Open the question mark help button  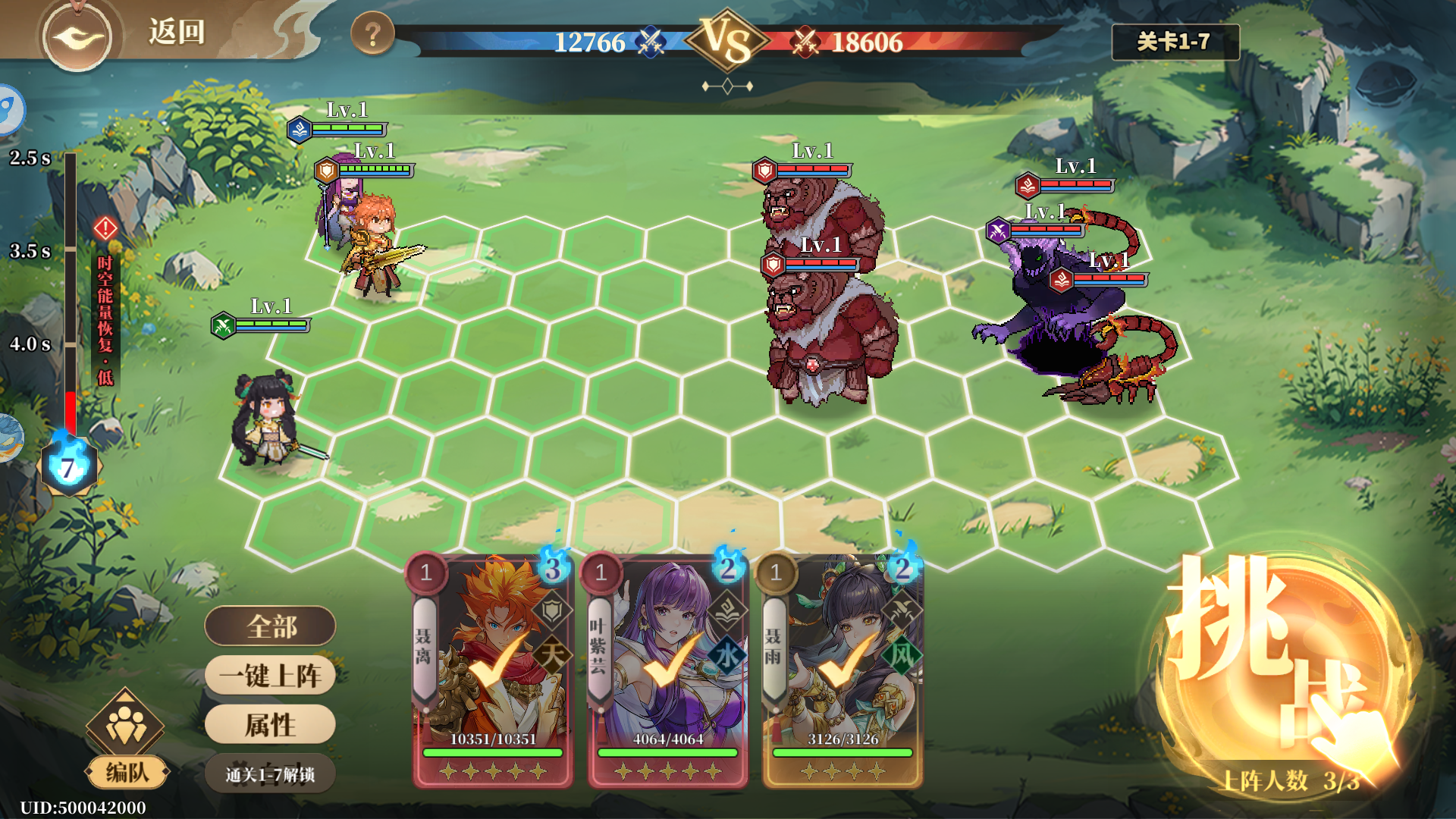pyautogui.click(x=372, y=34)
